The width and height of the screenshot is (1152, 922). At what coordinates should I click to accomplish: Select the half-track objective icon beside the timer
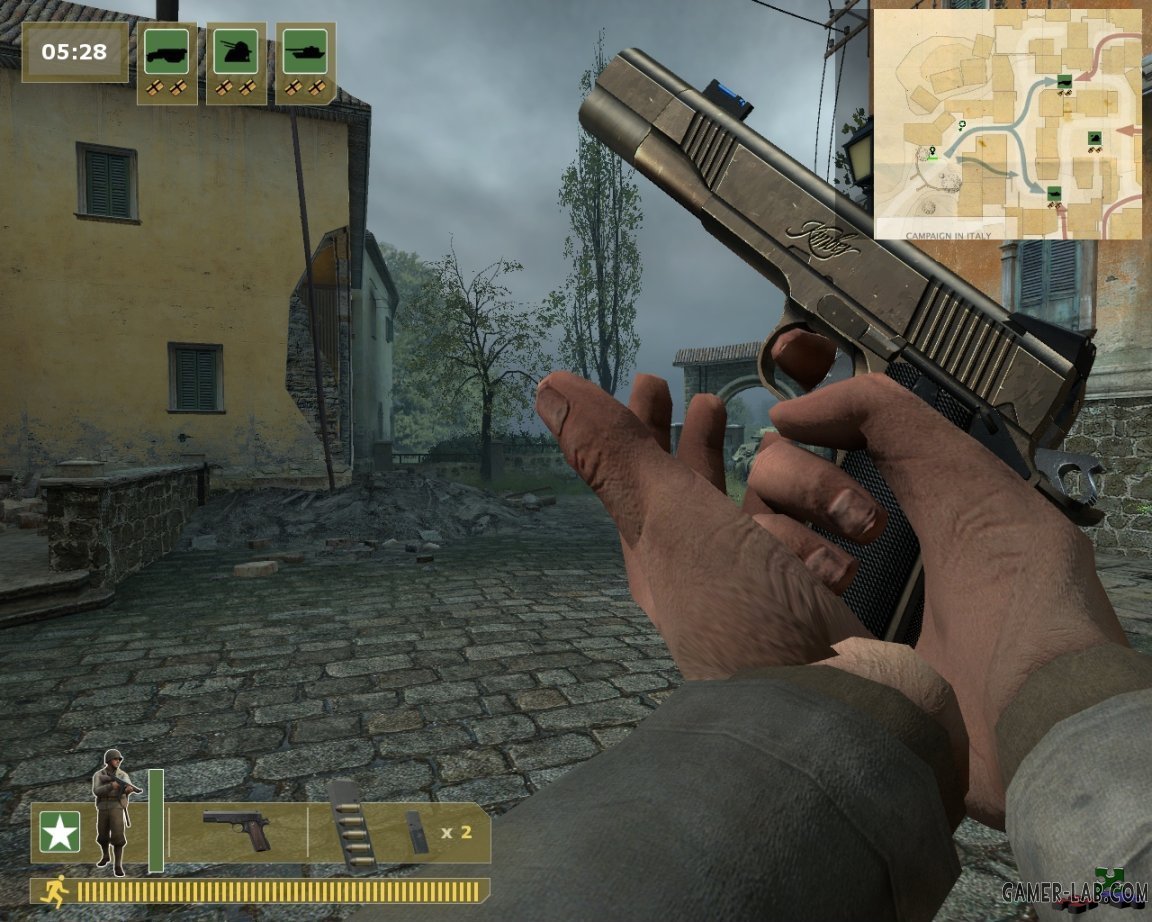pyautogui.click(x=166, y=51)
